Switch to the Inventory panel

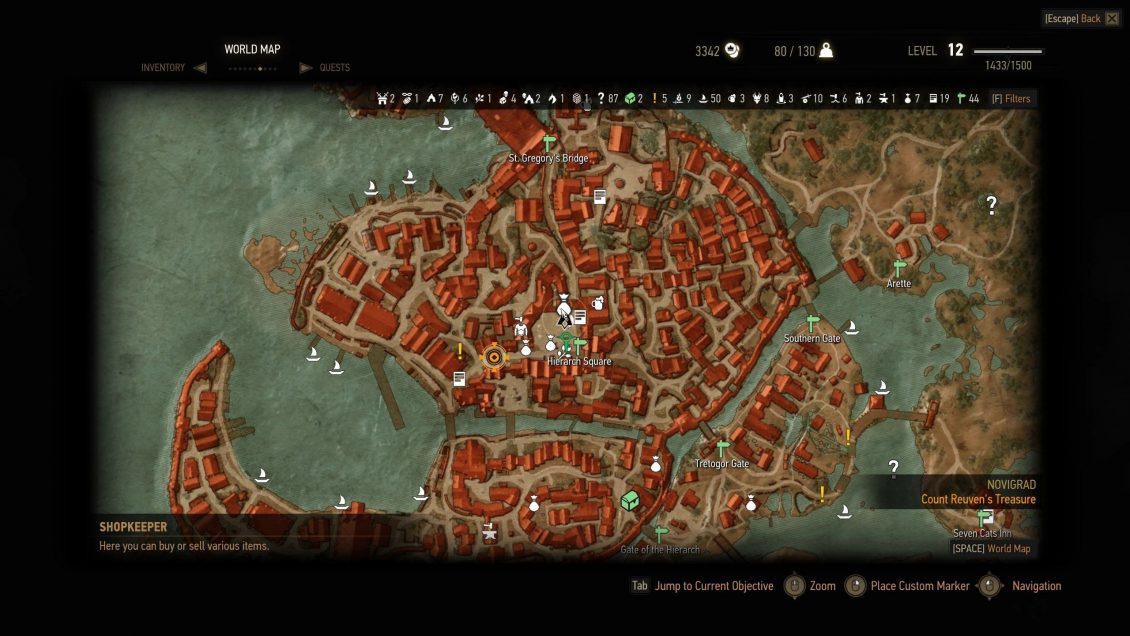163,68
